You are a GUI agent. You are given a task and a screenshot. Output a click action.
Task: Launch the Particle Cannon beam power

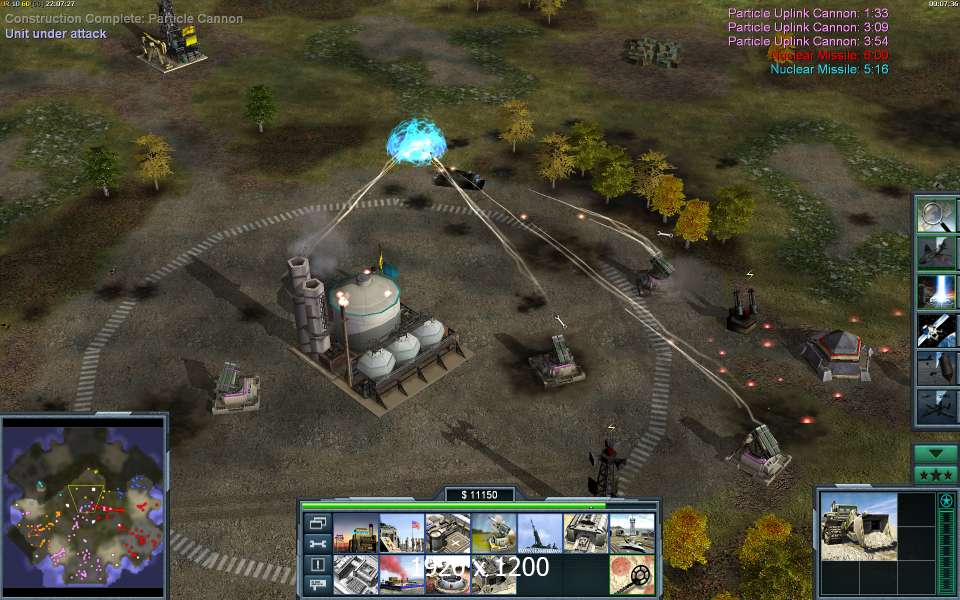936,291
